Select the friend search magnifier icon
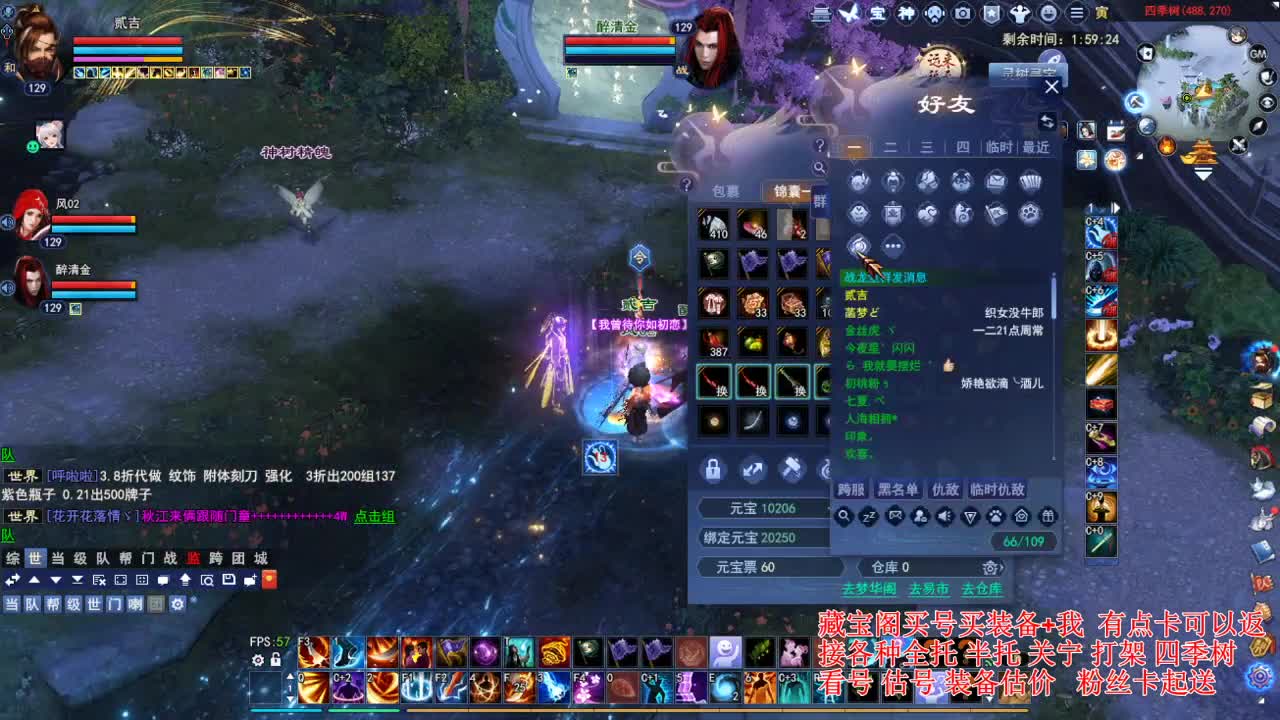 click(844, 516)
